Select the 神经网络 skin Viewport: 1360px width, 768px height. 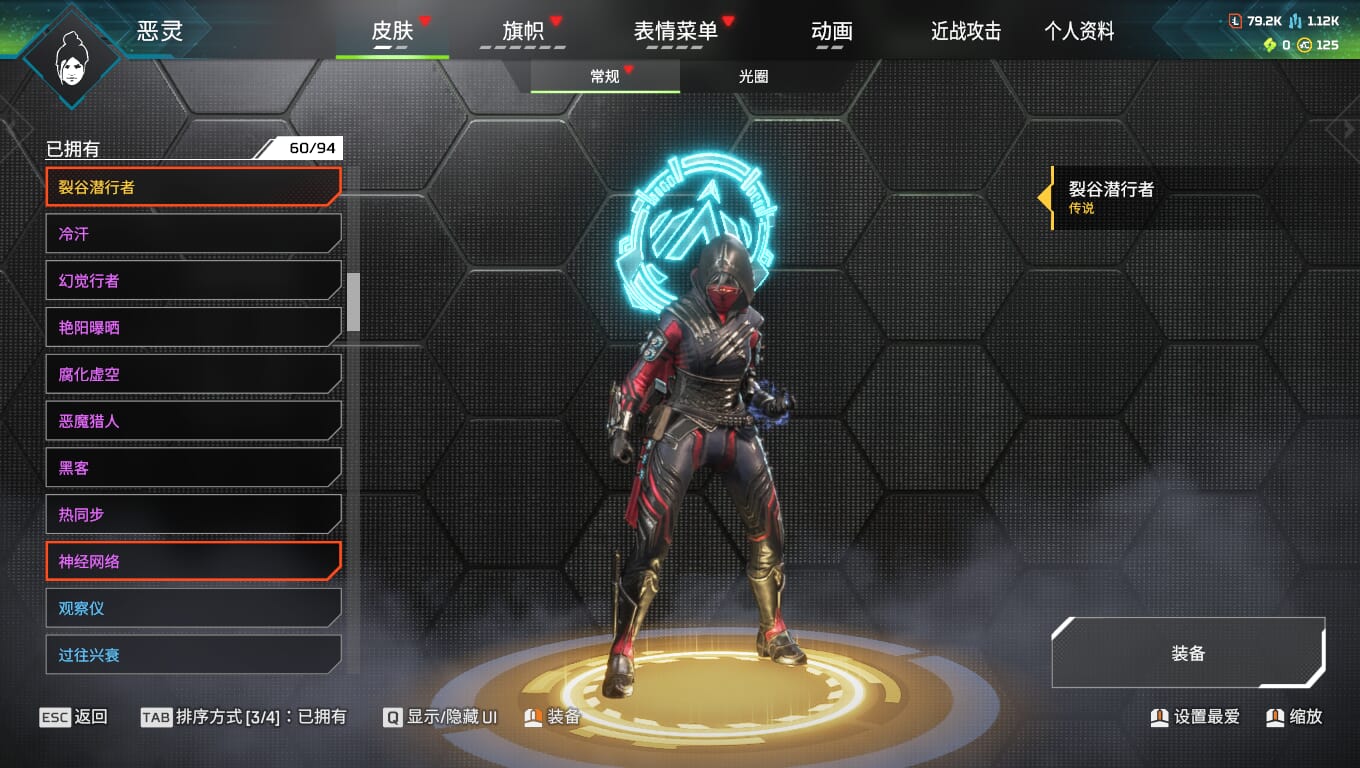click(193, 561)
